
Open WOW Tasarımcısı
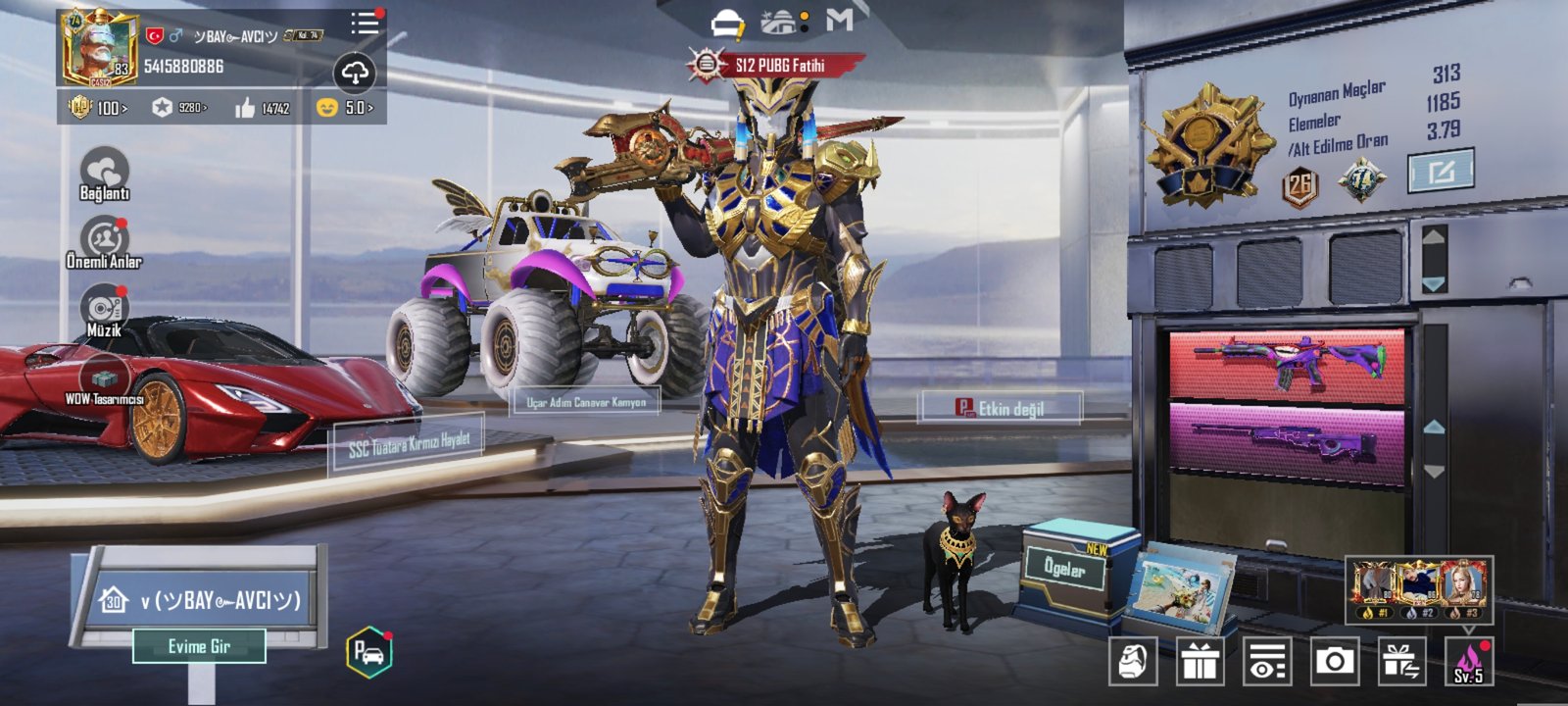pyautogui.click(x=104, y=378)
